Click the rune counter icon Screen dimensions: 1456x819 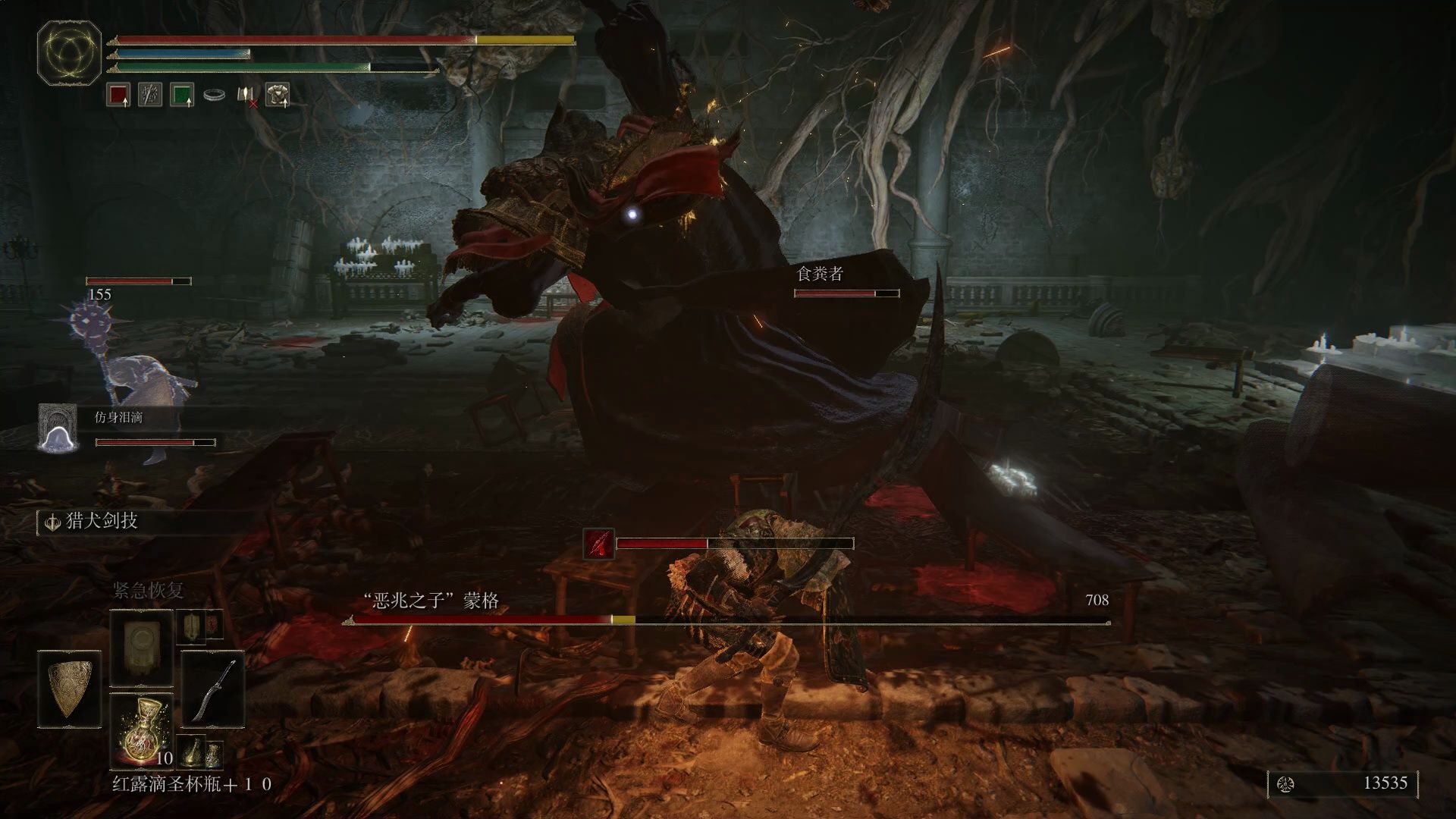[1285, 784]
